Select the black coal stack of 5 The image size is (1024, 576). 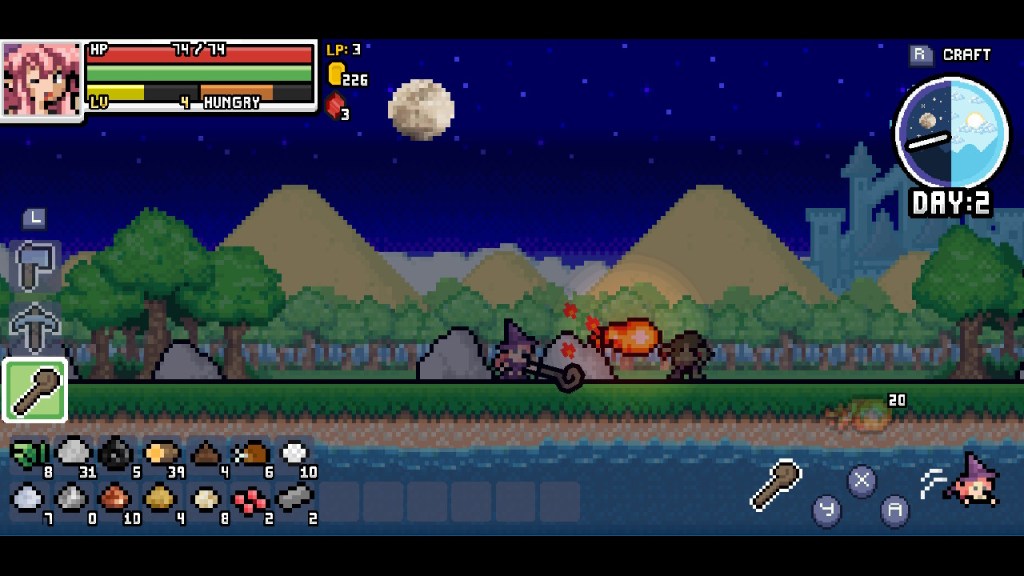point(117,455)
